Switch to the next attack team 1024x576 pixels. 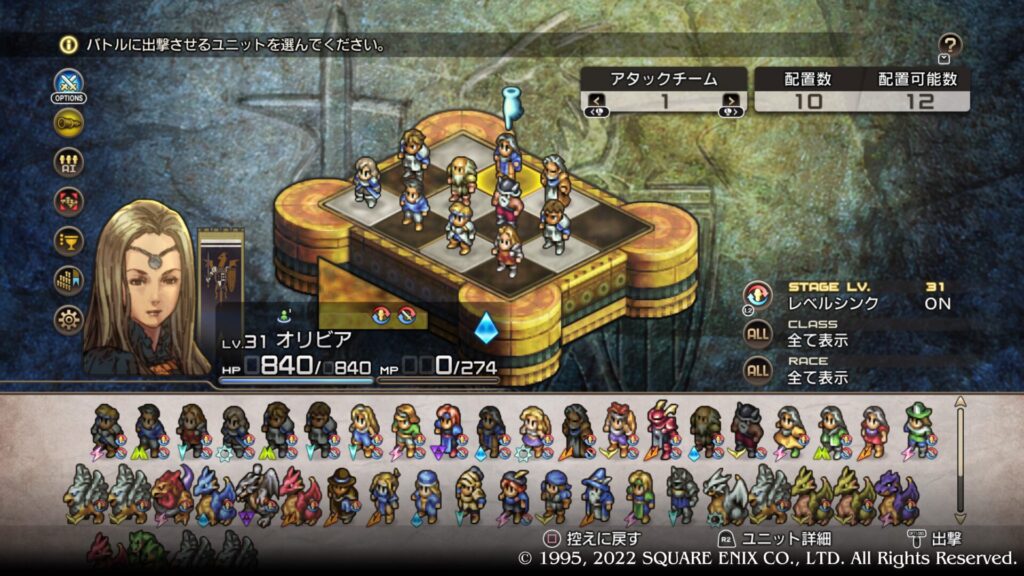[x=732, y=101]
